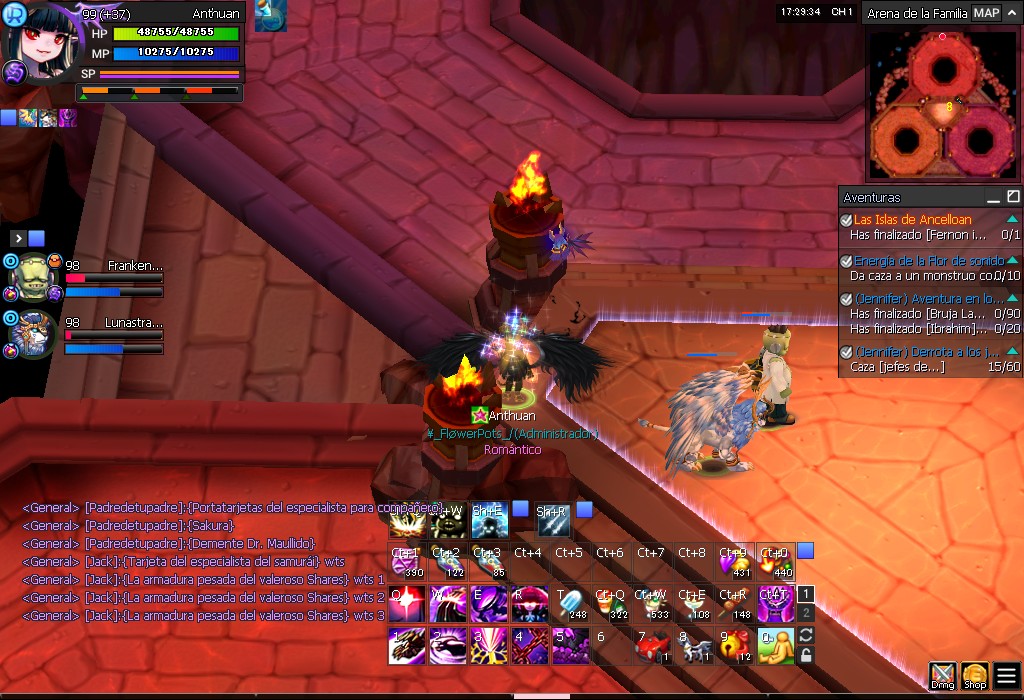Screen dimensions: 1024x700
Task: Use the red bell item in slot 9
Action: point(734,647)
